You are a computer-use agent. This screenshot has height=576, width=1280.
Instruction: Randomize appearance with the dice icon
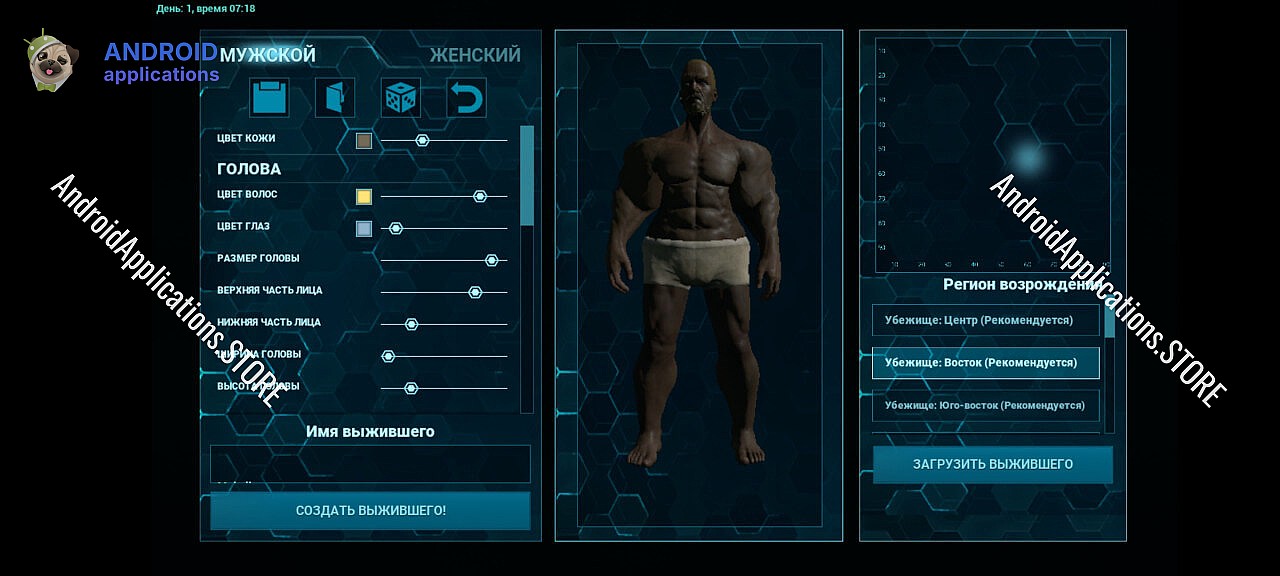point(400,98)
